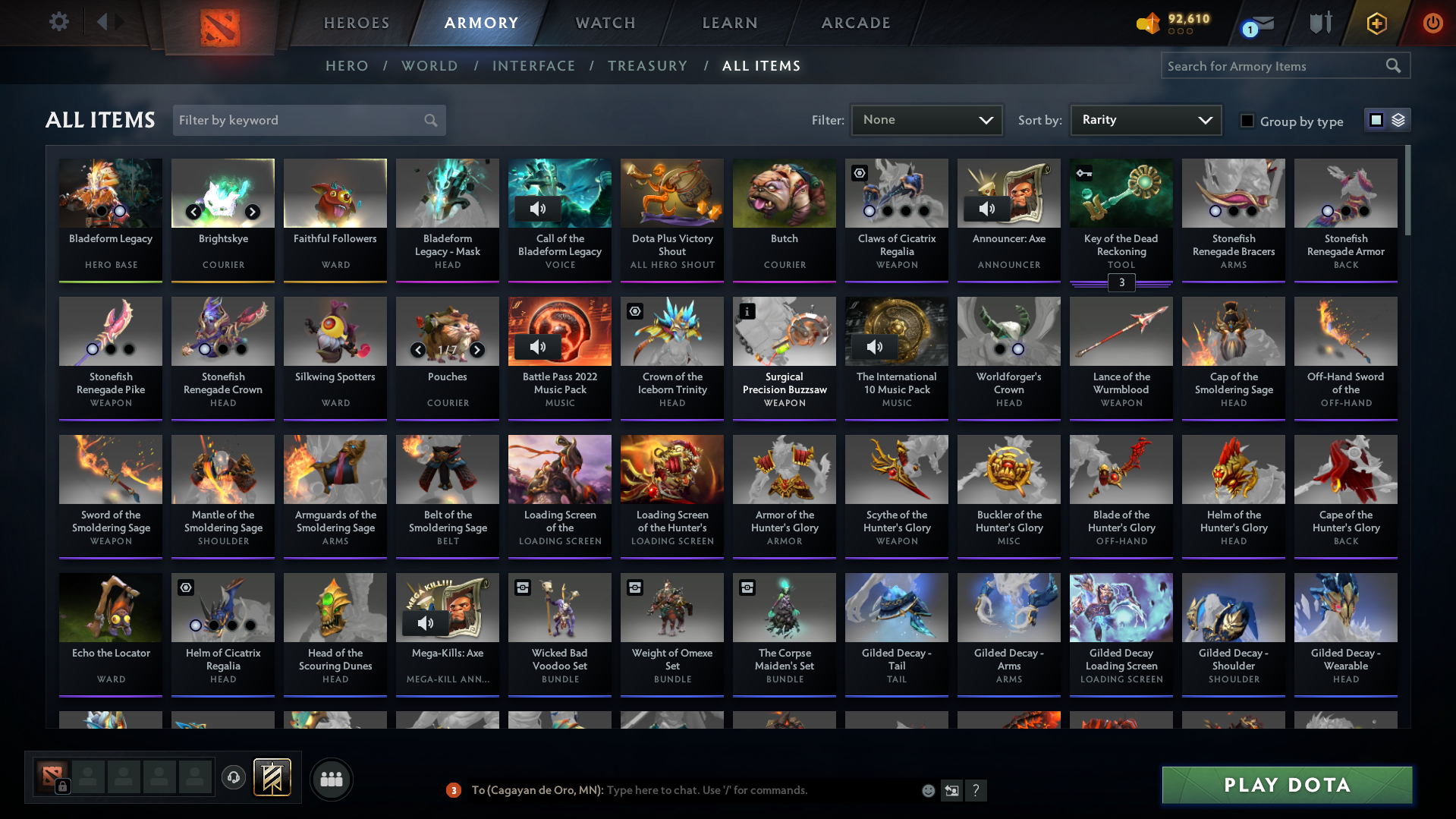Open the settings gear in top left

58,22
